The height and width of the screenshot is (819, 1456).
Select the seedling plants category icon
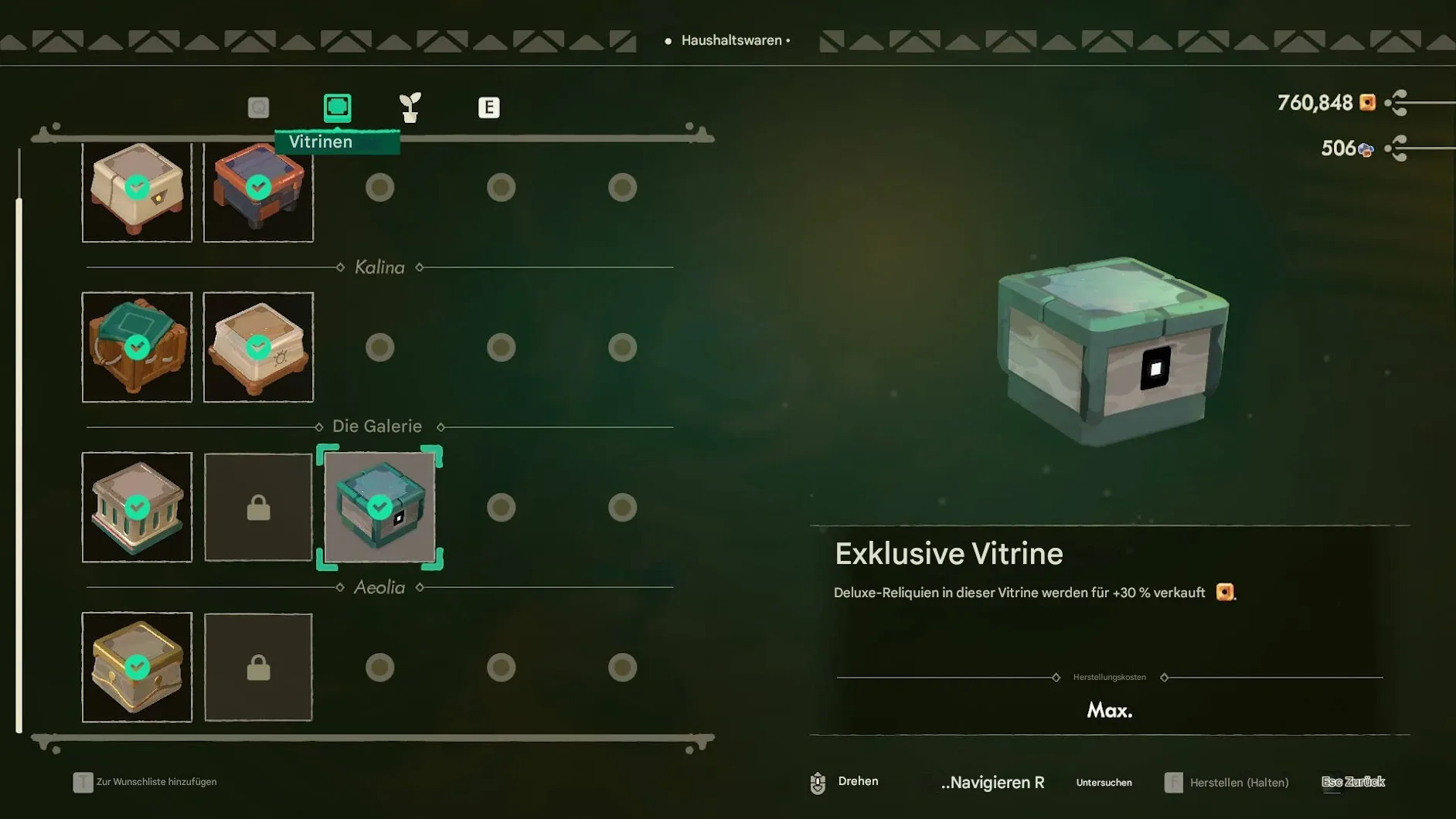click(x=410, y=107)
